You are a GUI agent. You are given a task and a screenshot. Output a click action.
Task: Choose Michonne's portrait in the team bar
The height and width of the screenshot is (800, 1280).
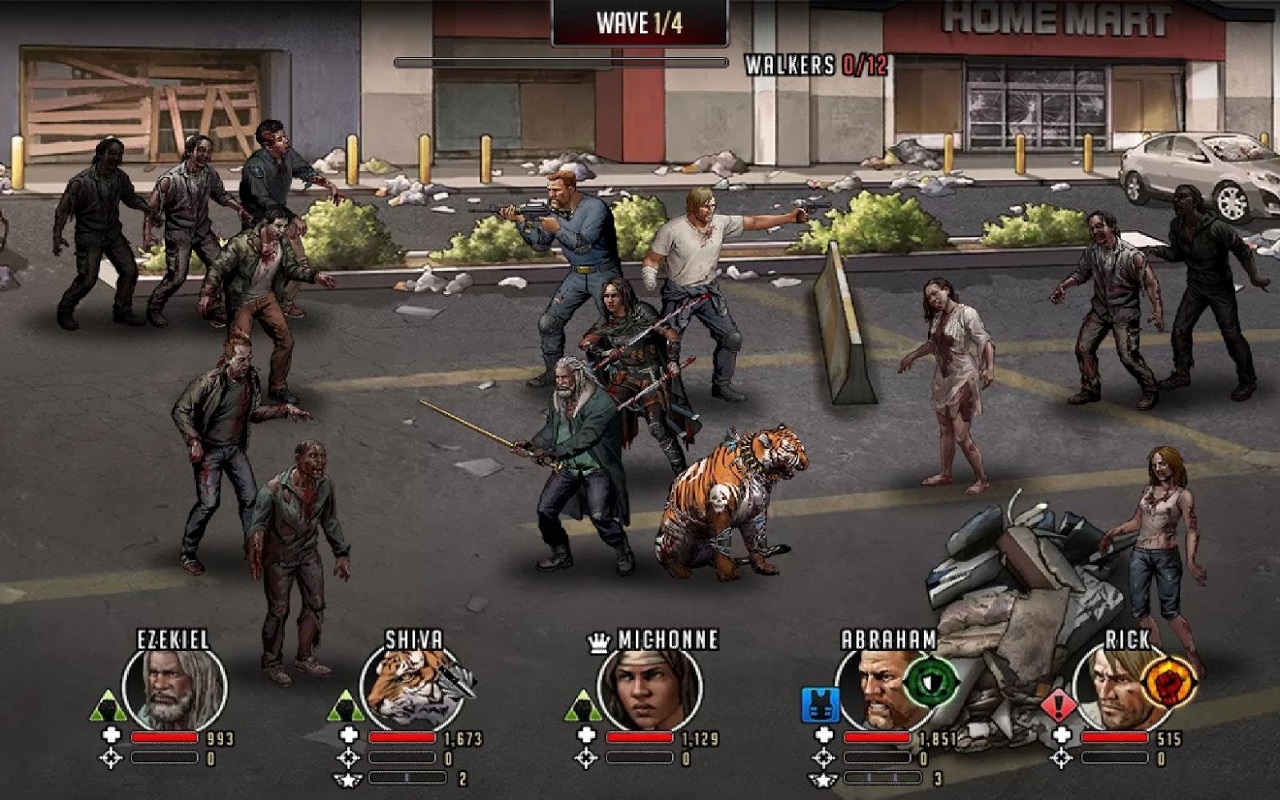[x=648, y=689]
